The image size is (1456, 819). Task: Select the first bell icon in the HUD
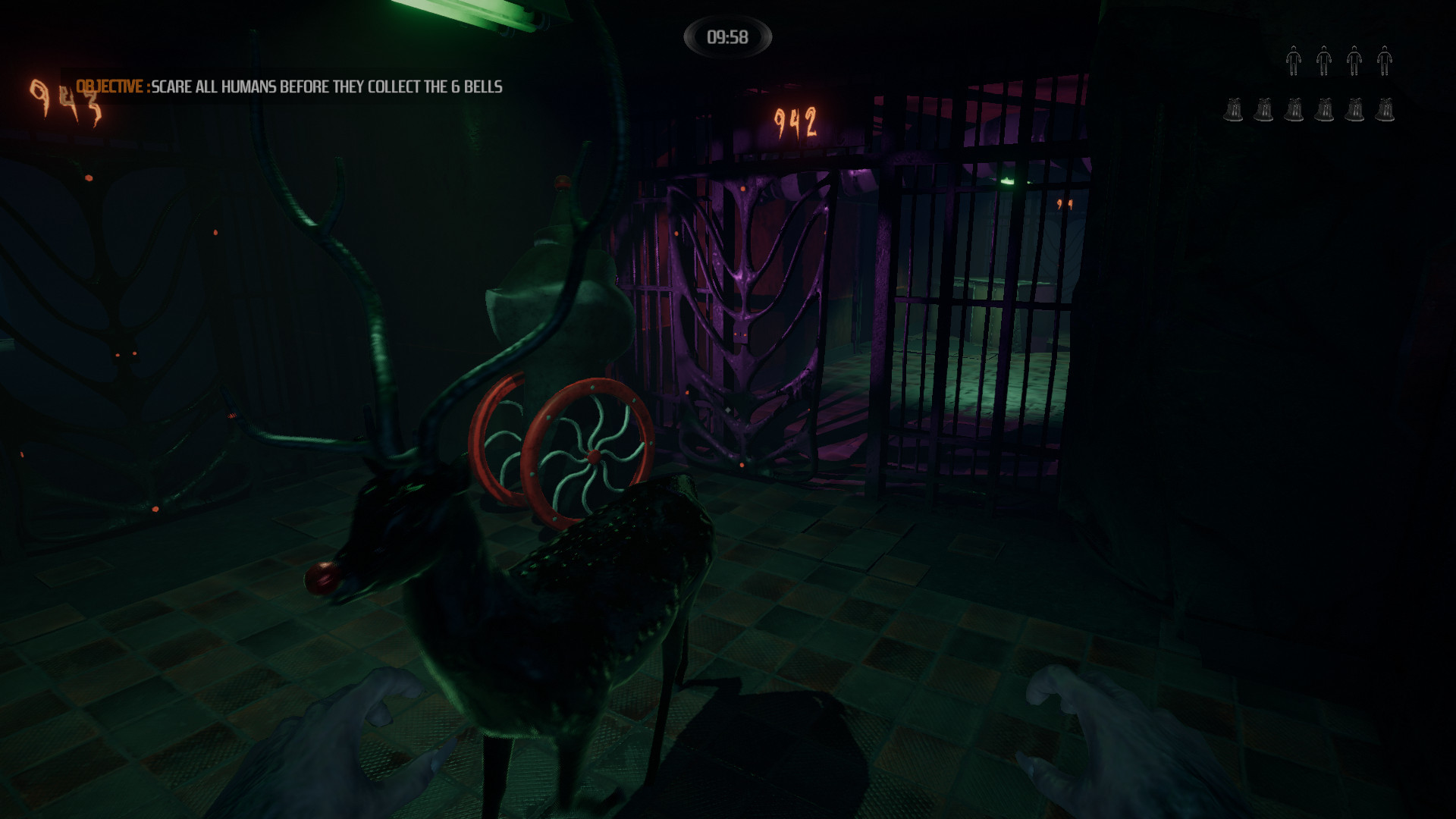point(1235,110)
